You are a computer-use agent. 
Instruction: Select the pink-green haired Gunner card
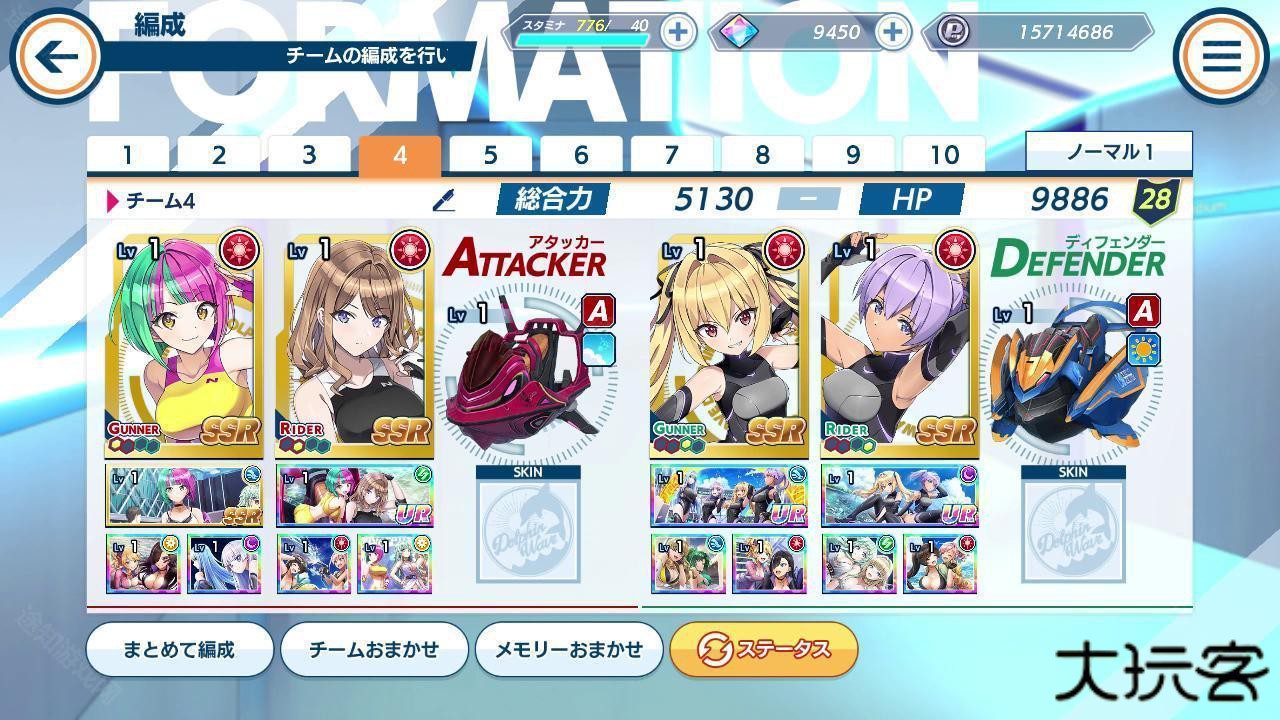click(x=186, y=340)
